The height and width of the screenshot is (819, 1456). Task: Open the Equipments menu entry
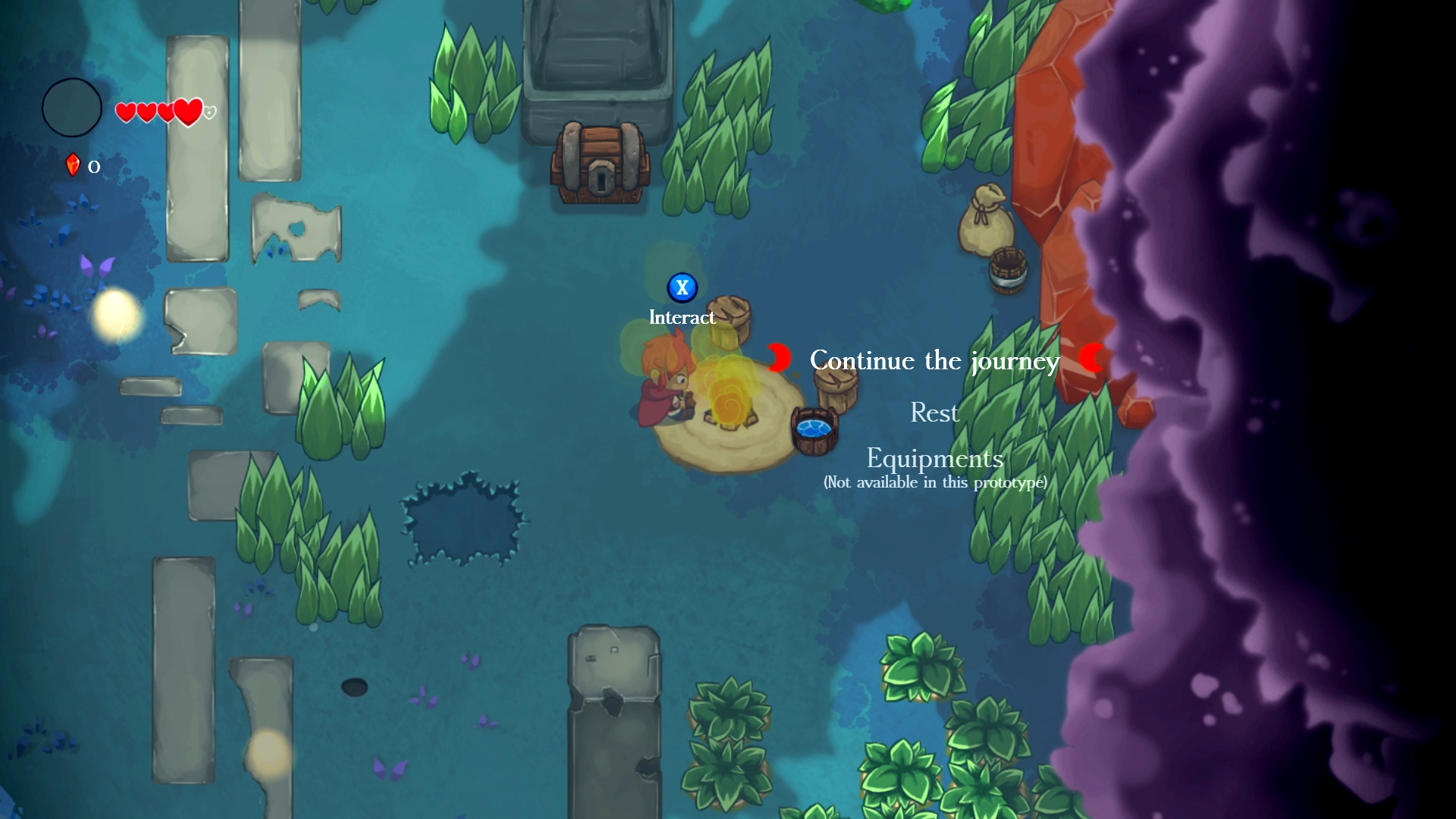coord(934,459)
